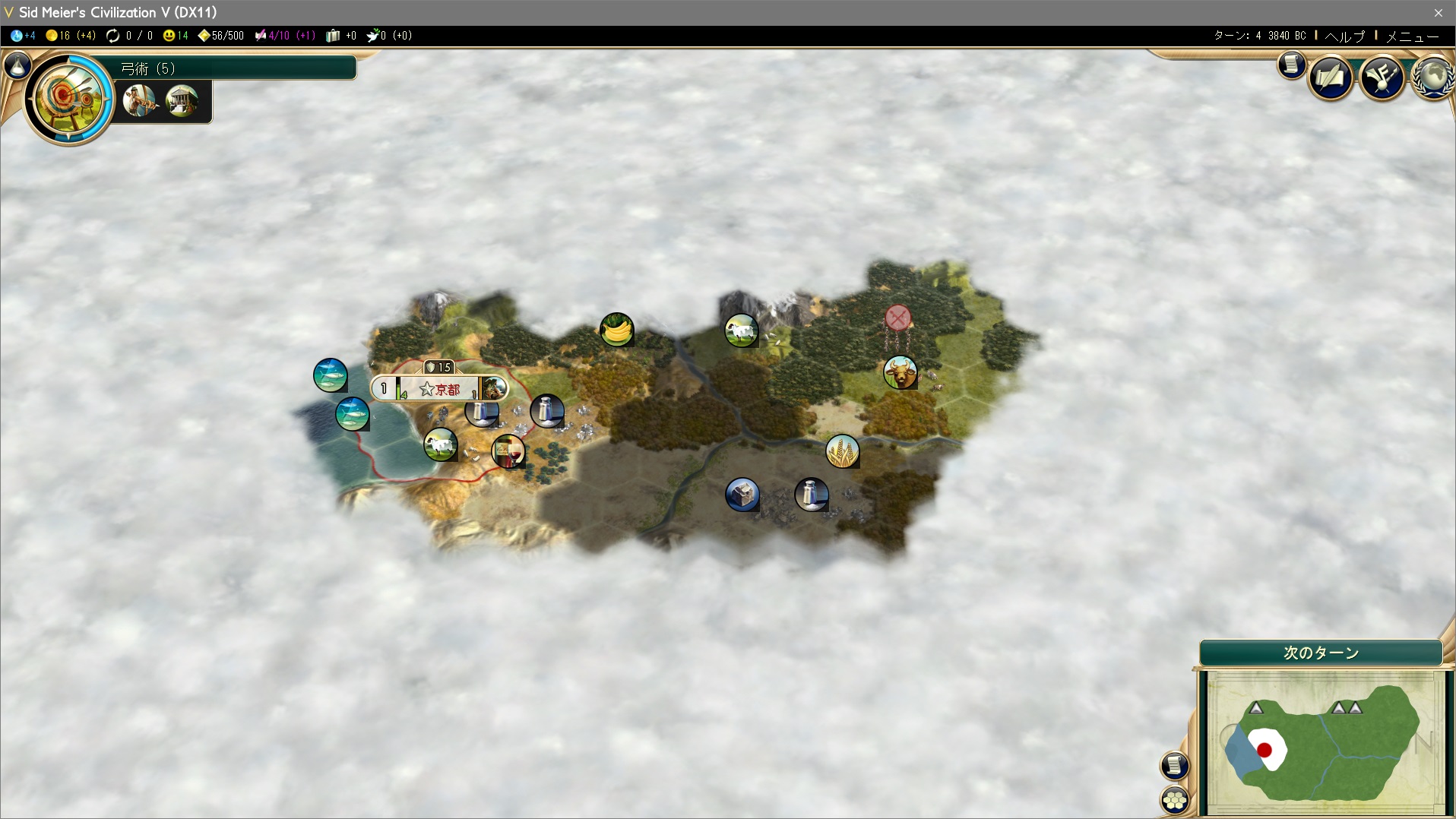Open the ヘルプ (Help) menu
The height and width of the screenshot is (819, 1456).
[x=1344, y=36]
